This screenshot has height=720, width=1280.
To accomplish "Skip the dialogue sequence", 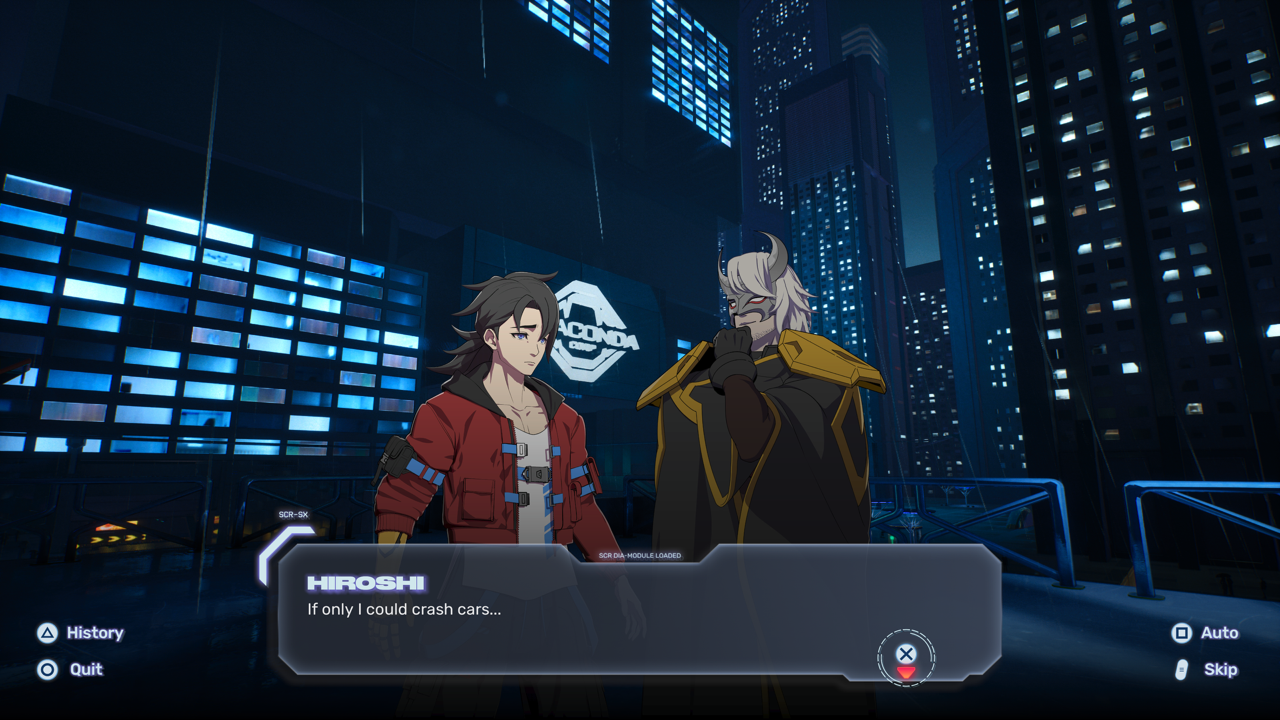I will tap(1207, 670).
